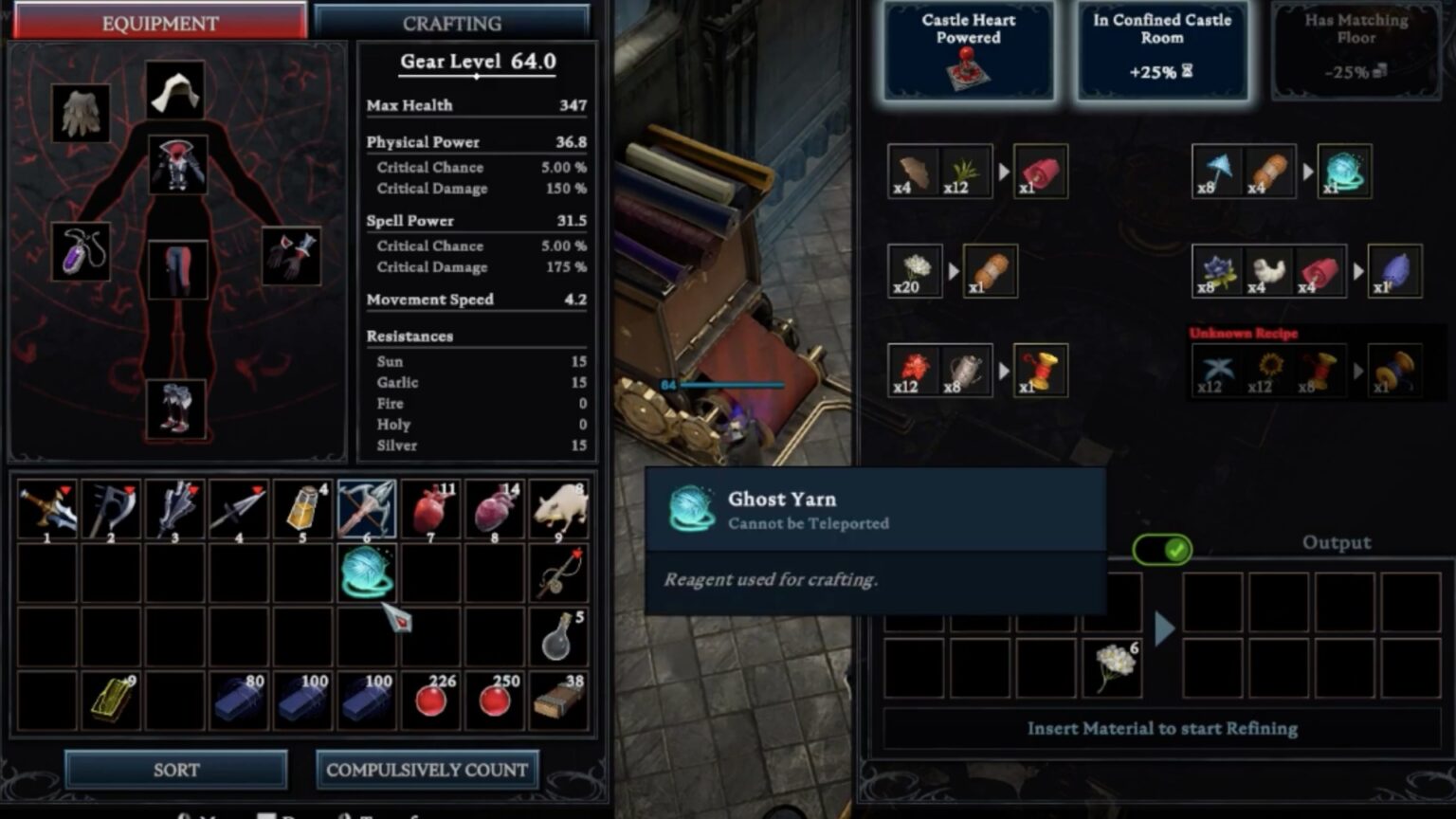1456x819 pixels.
Task: Click the Ghost Yarn ball in inventory
Action: click(x=367, y=572)
